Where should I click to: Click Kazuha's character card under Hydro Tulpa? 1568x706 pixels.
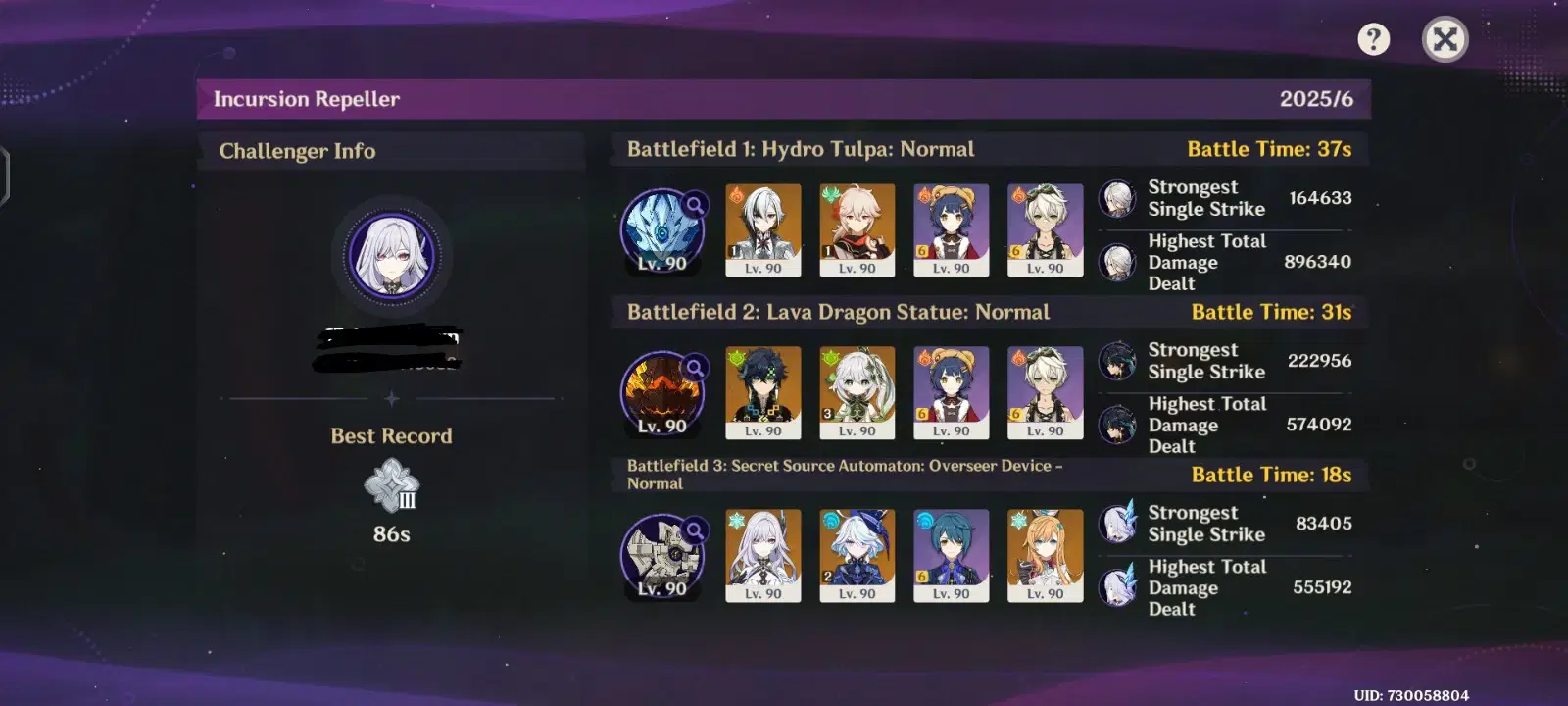[857, 230]
